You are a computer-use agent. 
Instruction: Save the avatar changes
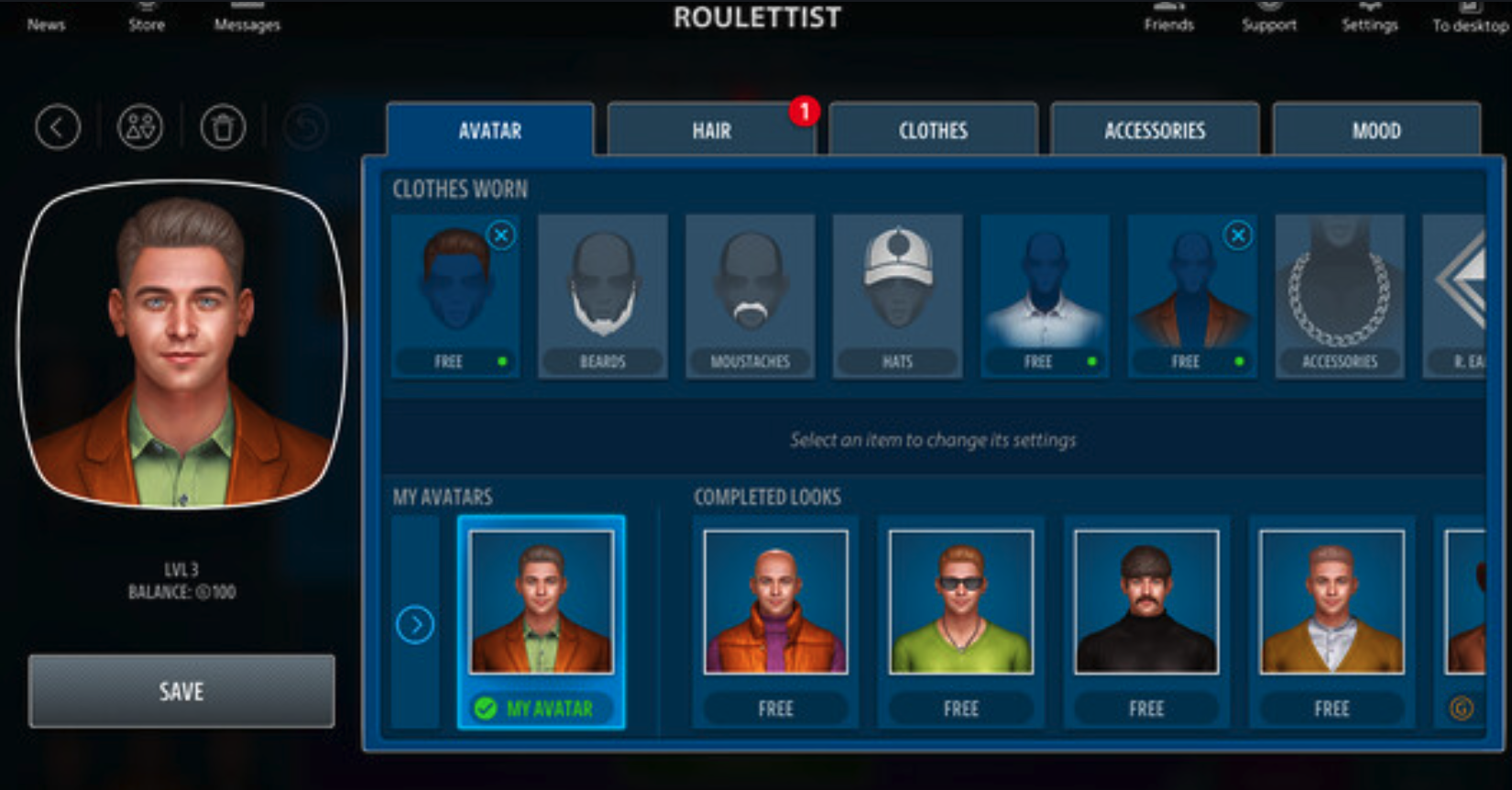pyautogui.click(x=181, y=691)
